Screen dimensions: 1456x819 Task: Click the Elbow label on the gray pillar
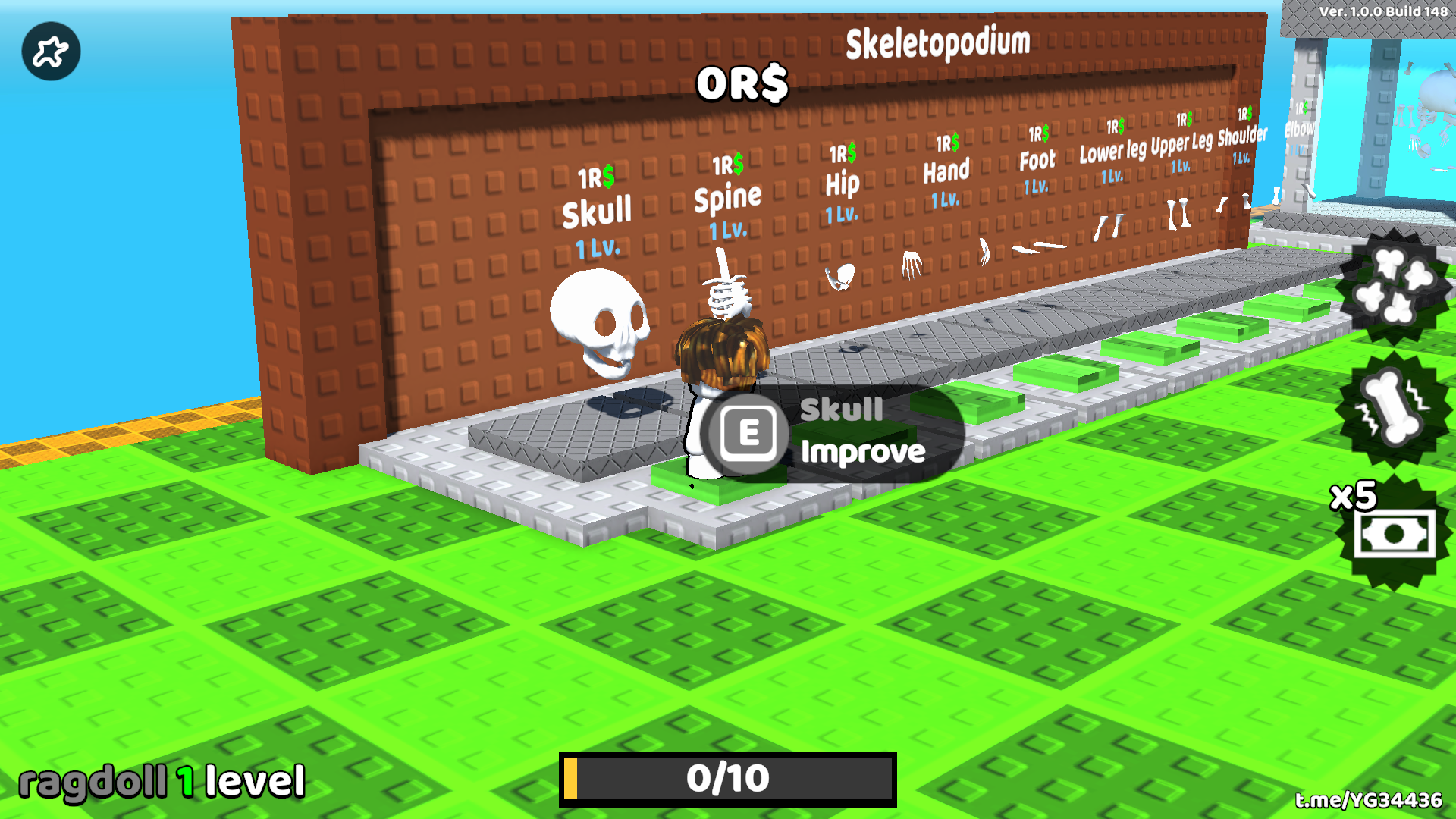click(1300, 129)
